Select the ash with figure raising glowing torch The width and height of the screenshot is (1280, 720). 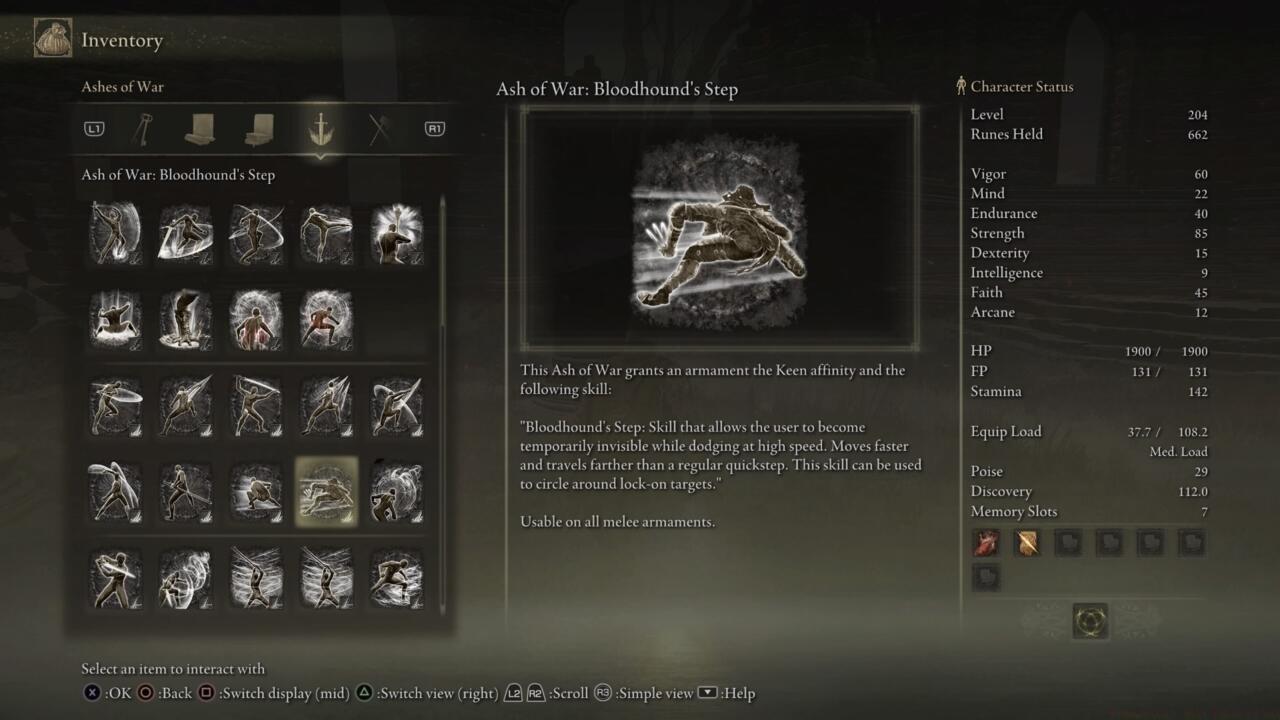396,233
